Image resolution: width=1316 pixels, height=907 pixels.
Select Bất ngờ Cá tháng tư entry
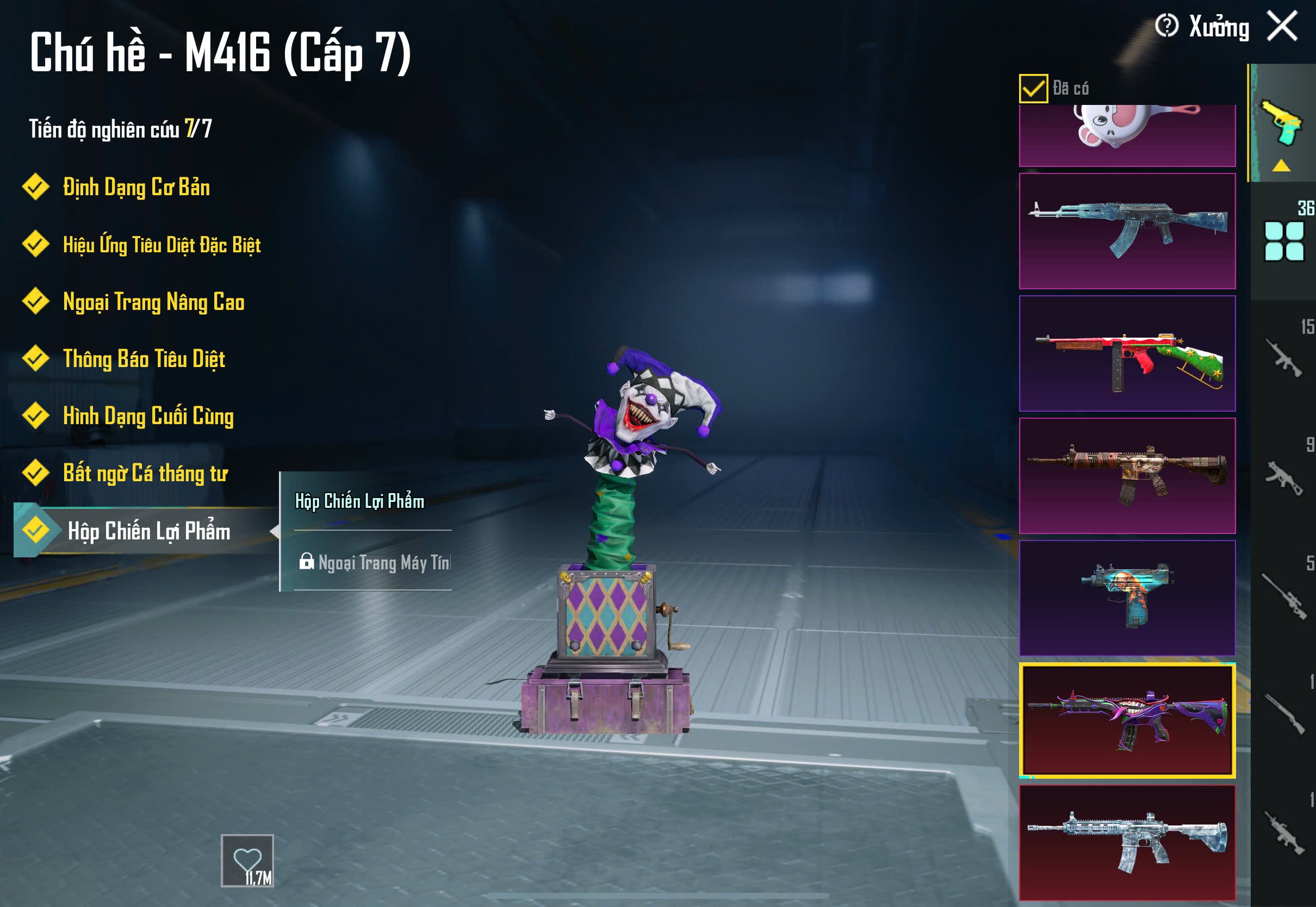click(145, 474)
